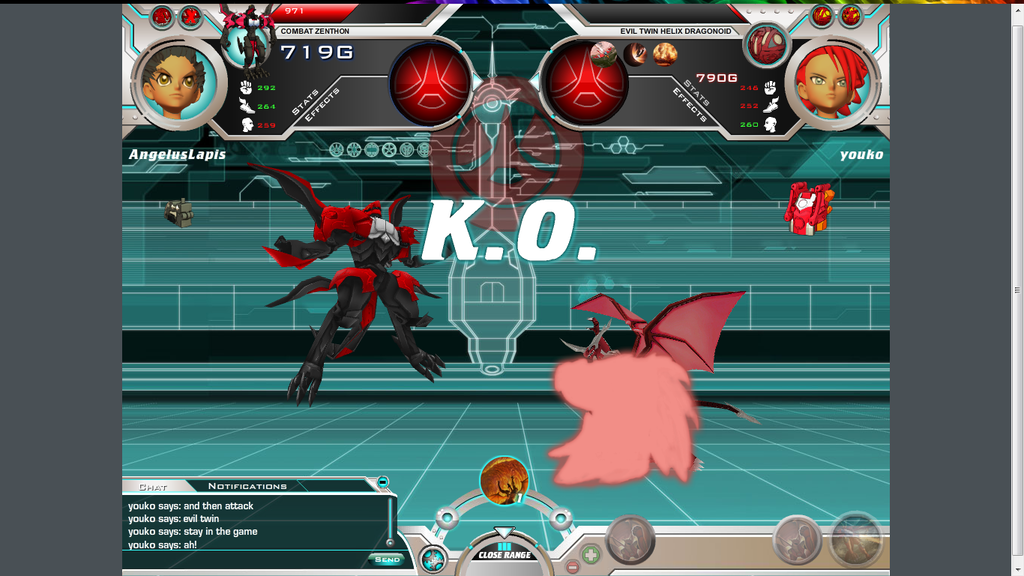Screen dimensions: 1024x576
Task: Click the green plus button
Action: pyautogui.click(x=591, y=553)
